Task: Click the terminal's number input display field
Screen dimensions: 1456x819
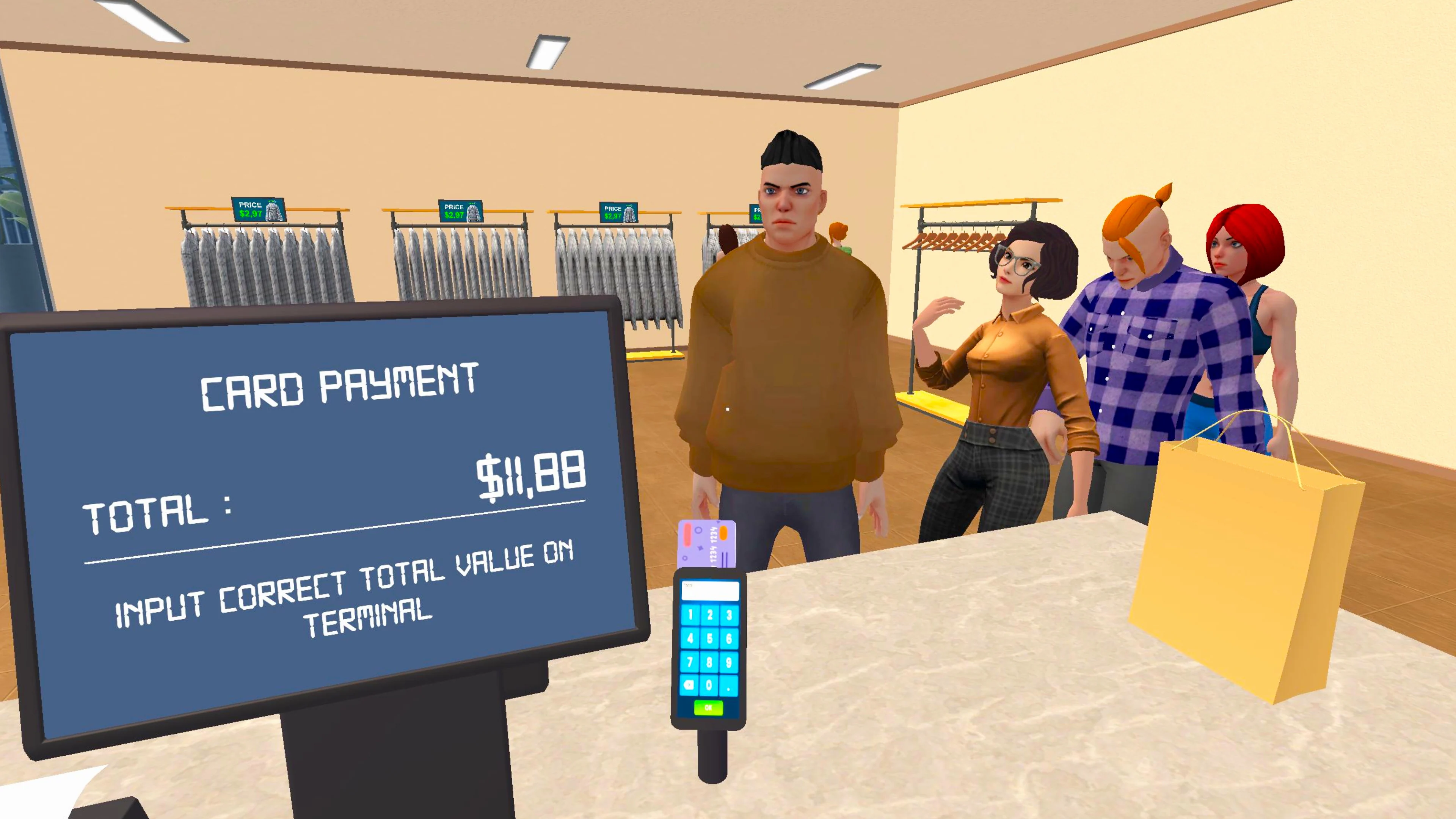Action: [708, 591]
